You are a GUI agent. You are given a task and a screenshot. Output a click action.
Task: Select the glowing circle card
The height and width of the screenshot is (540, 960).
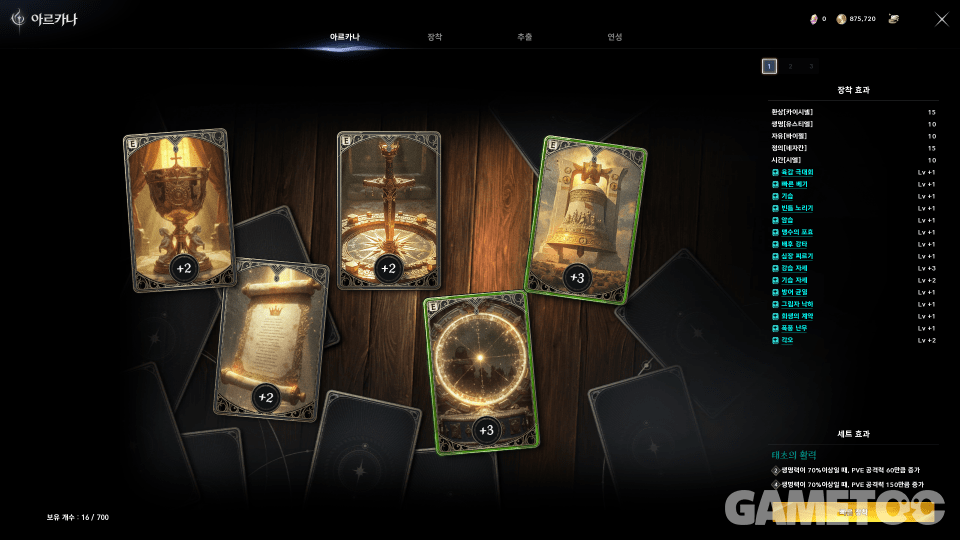[x=482, y=372]
